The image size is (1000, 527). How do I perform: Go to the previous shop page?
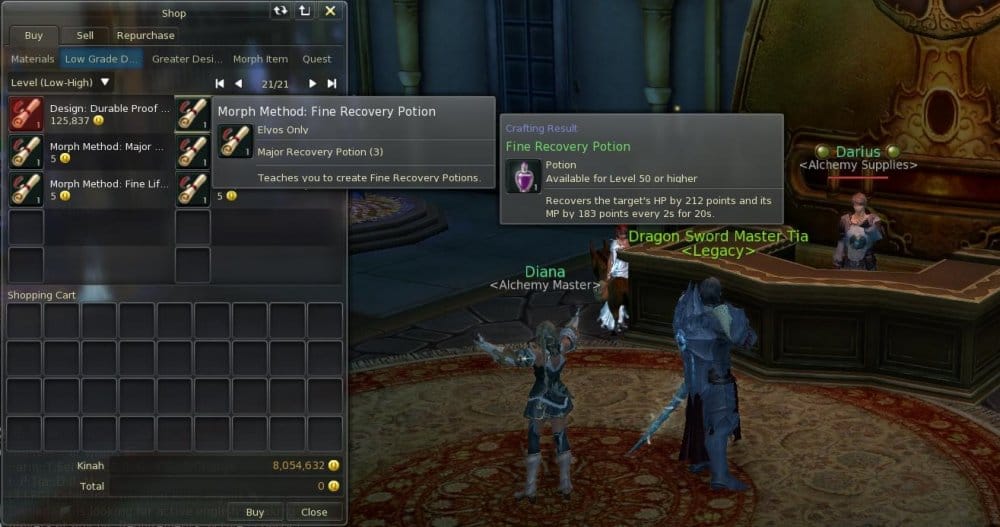click(238, 84)
